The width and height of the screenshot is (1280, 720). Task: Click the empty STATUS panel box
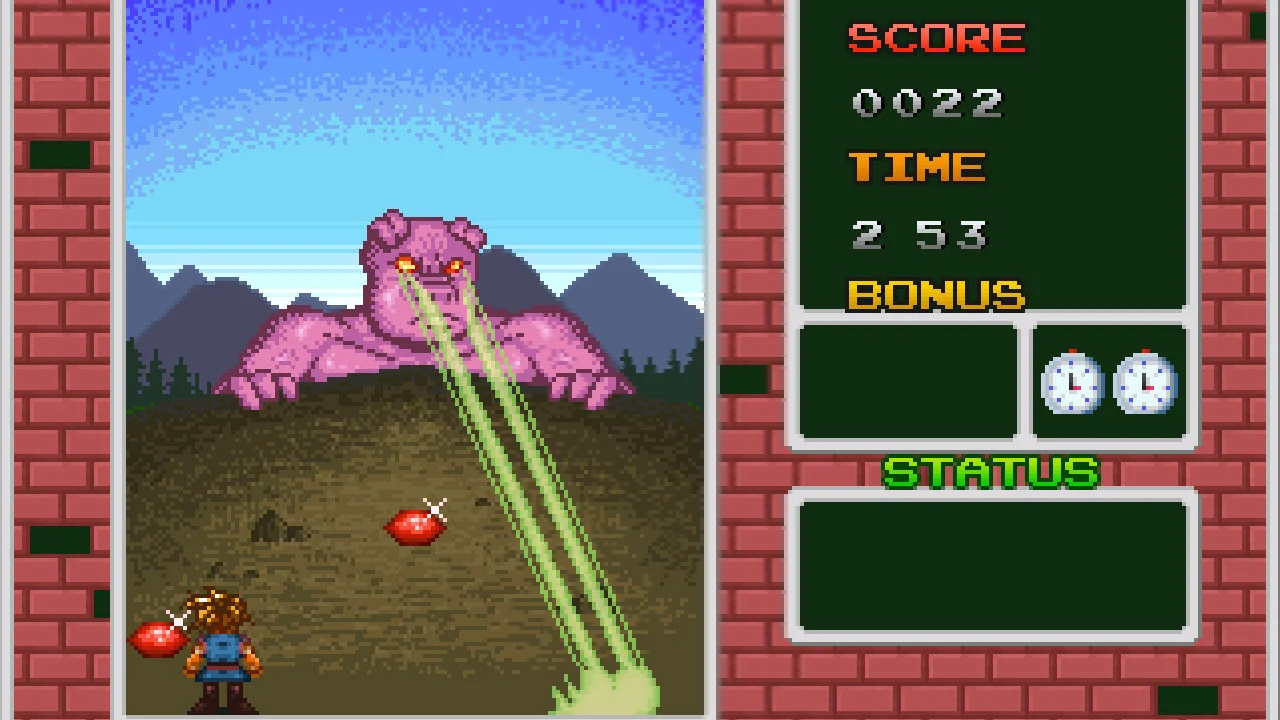tap(991, 565)
